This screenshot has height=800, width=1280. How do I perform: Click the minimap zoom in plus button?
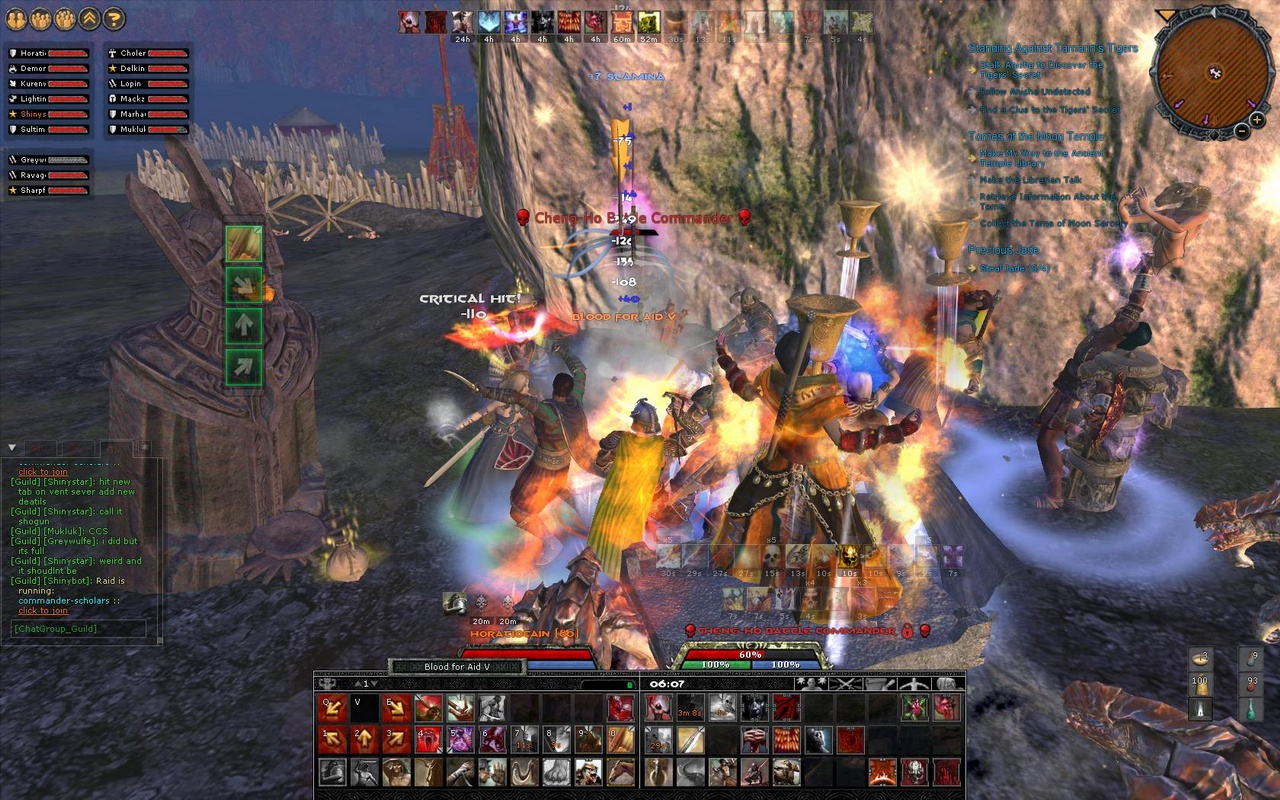point(1256,120)
